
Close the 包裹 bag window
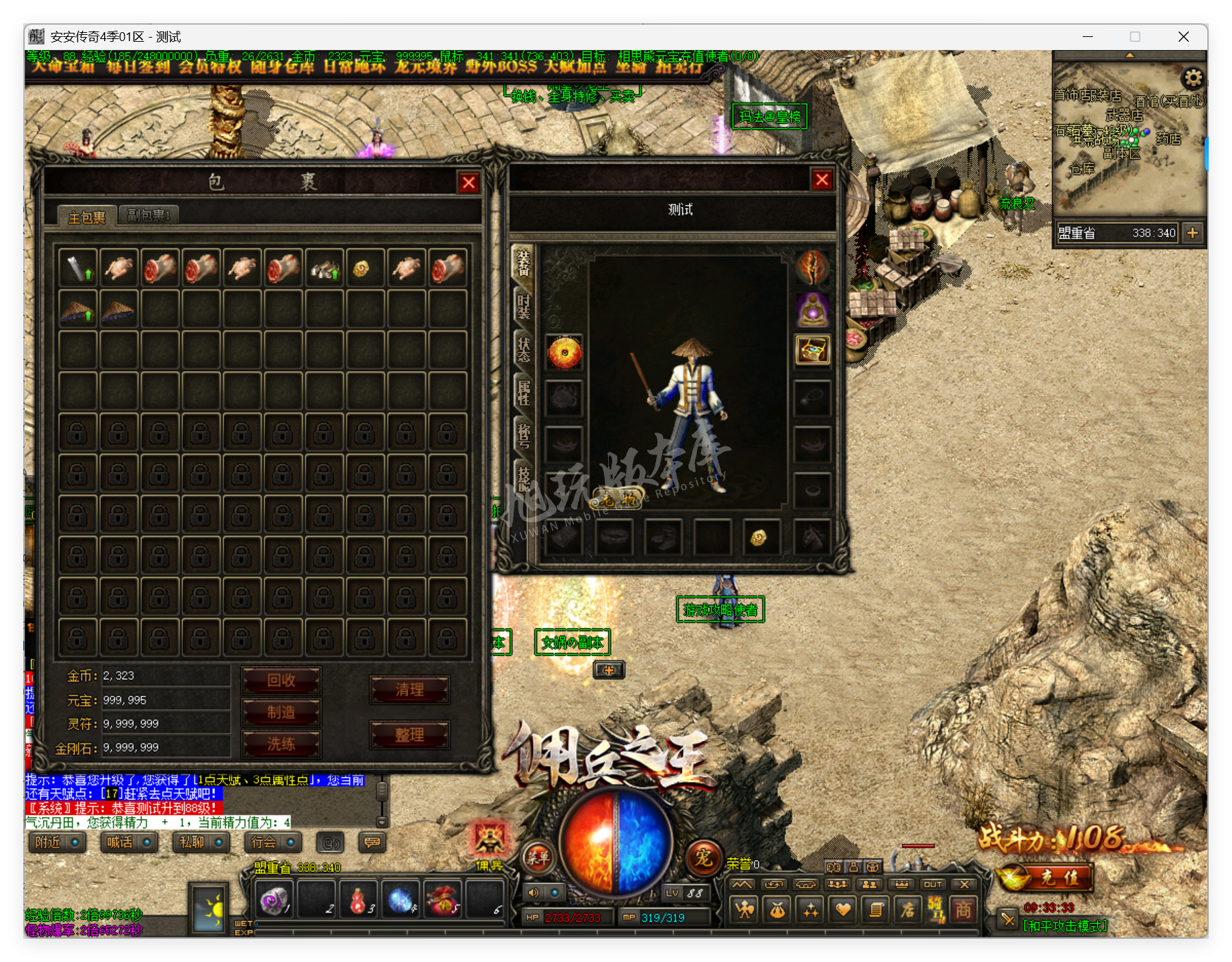click(468, 183)
